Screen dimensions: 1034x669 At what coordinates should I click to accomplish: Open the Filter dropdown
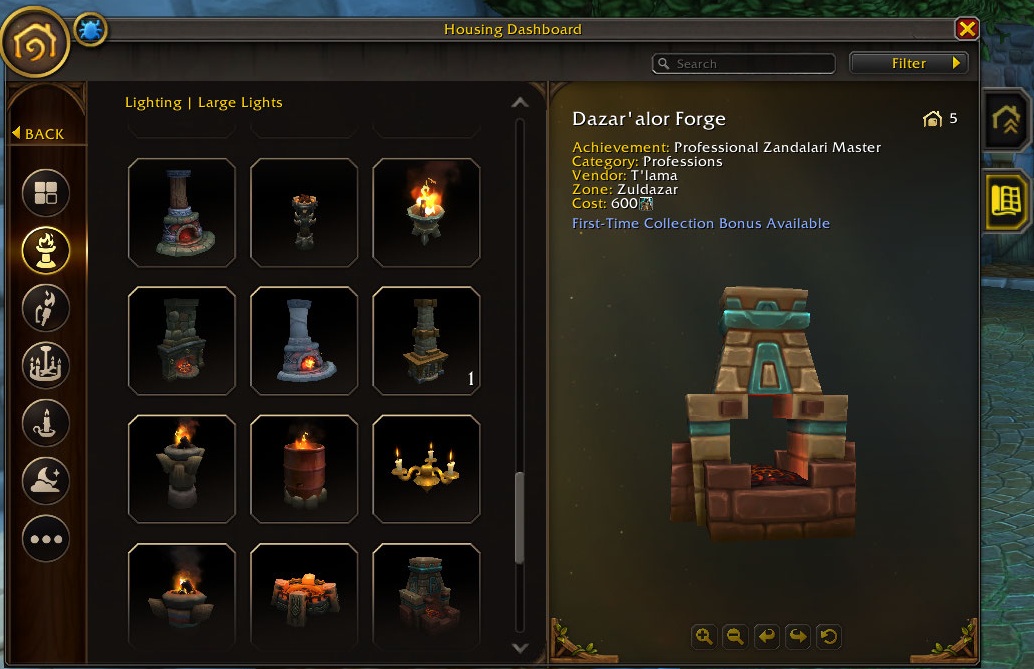909,63
